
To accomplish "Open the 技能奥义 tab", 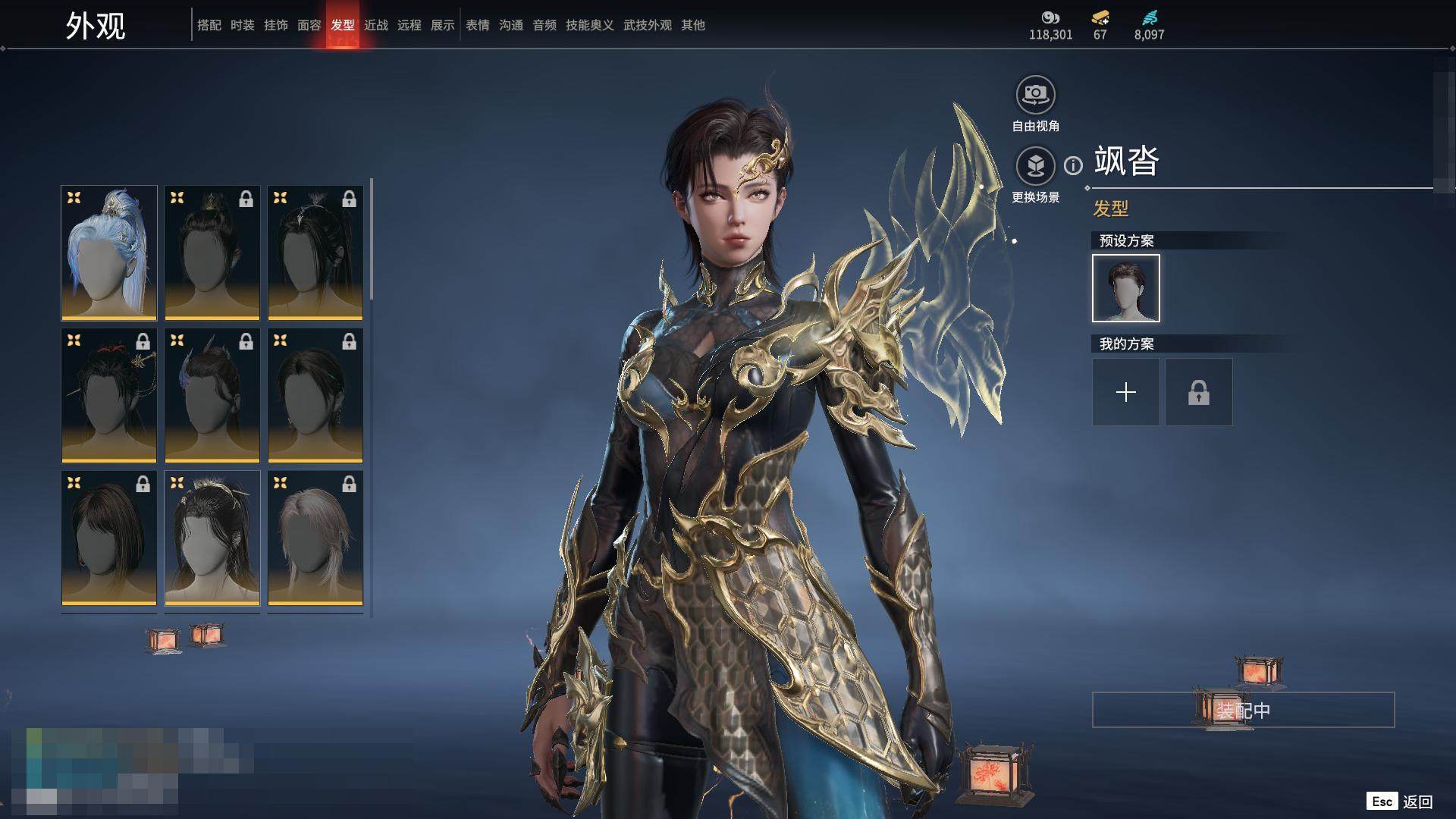I will 589,25.
